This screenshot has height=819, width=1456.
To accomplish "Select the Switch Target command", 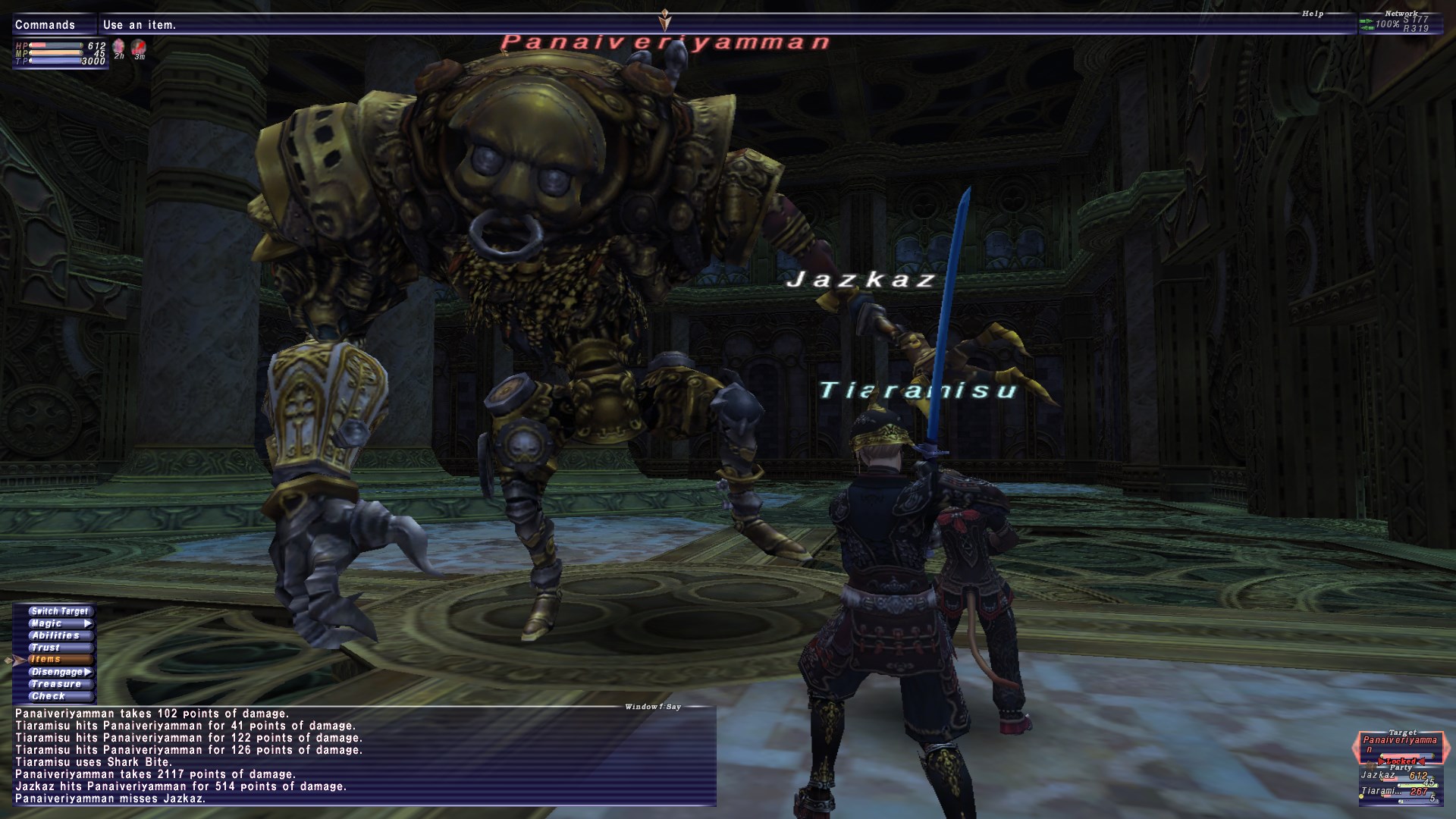I will (x=59, y=611).
